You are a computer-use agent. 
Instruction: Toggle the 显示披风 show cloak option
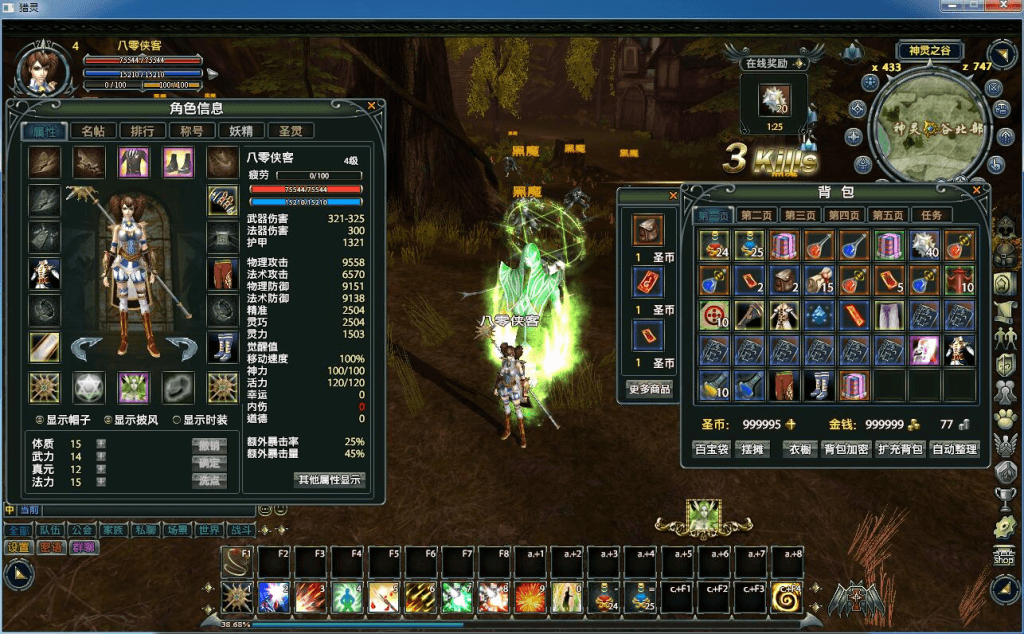coord(107,420)
